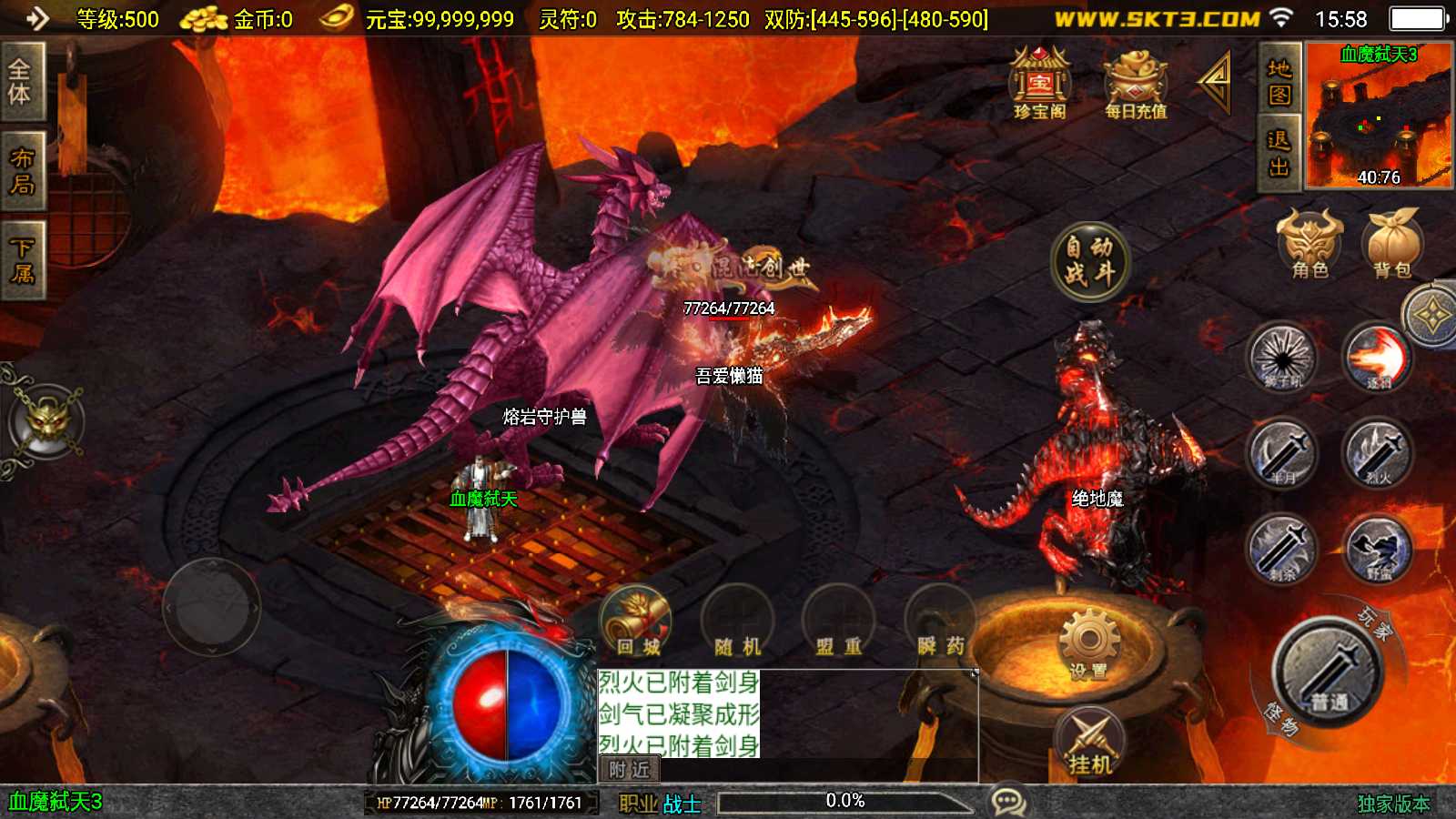Activate the 半月 half-moon skill
The width and height of the screenshot is (1456, 819).
(x=1282, y=452)
